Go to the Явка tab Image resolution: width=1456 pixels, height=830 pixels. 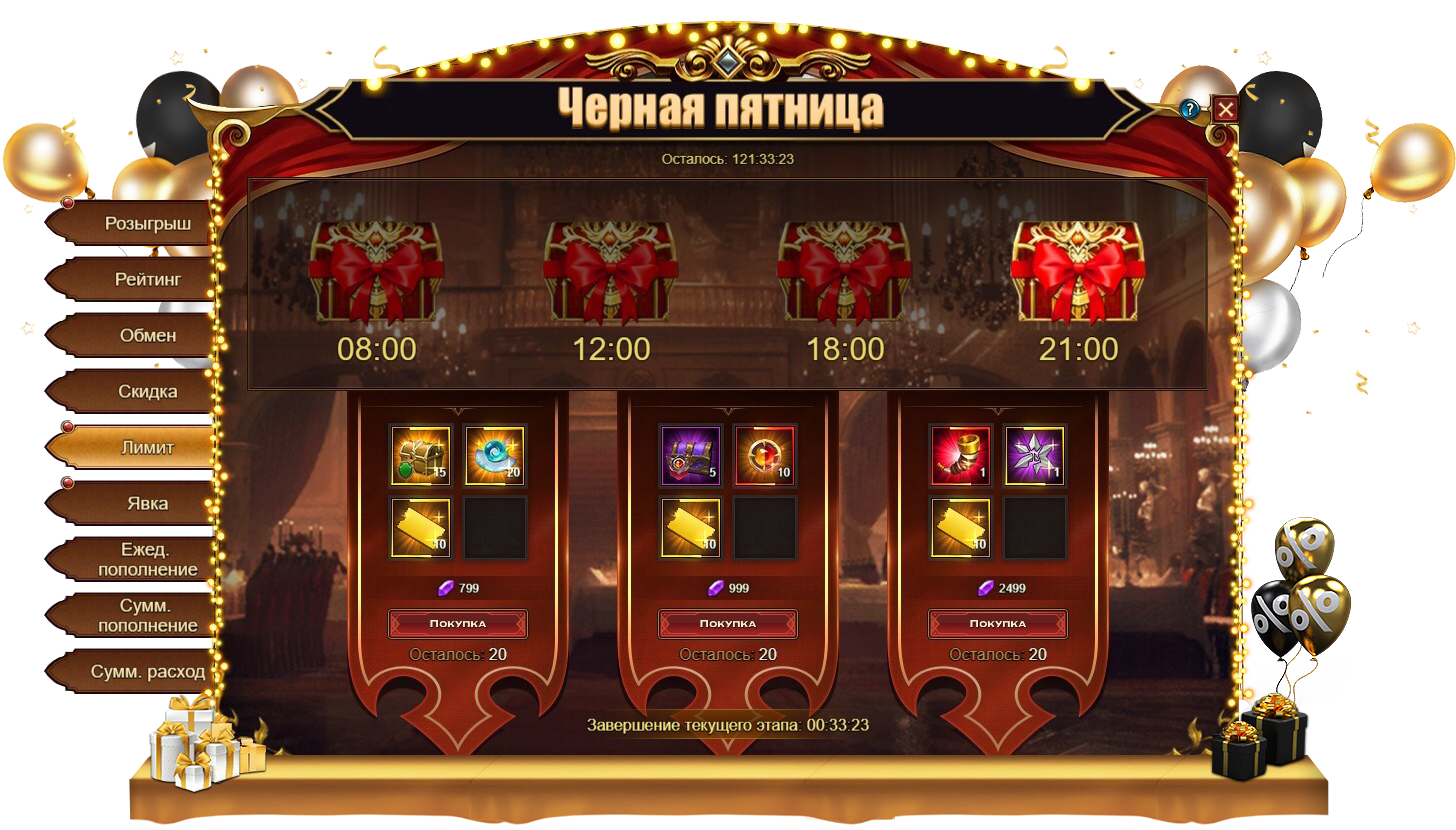click(x=147, y=503)
